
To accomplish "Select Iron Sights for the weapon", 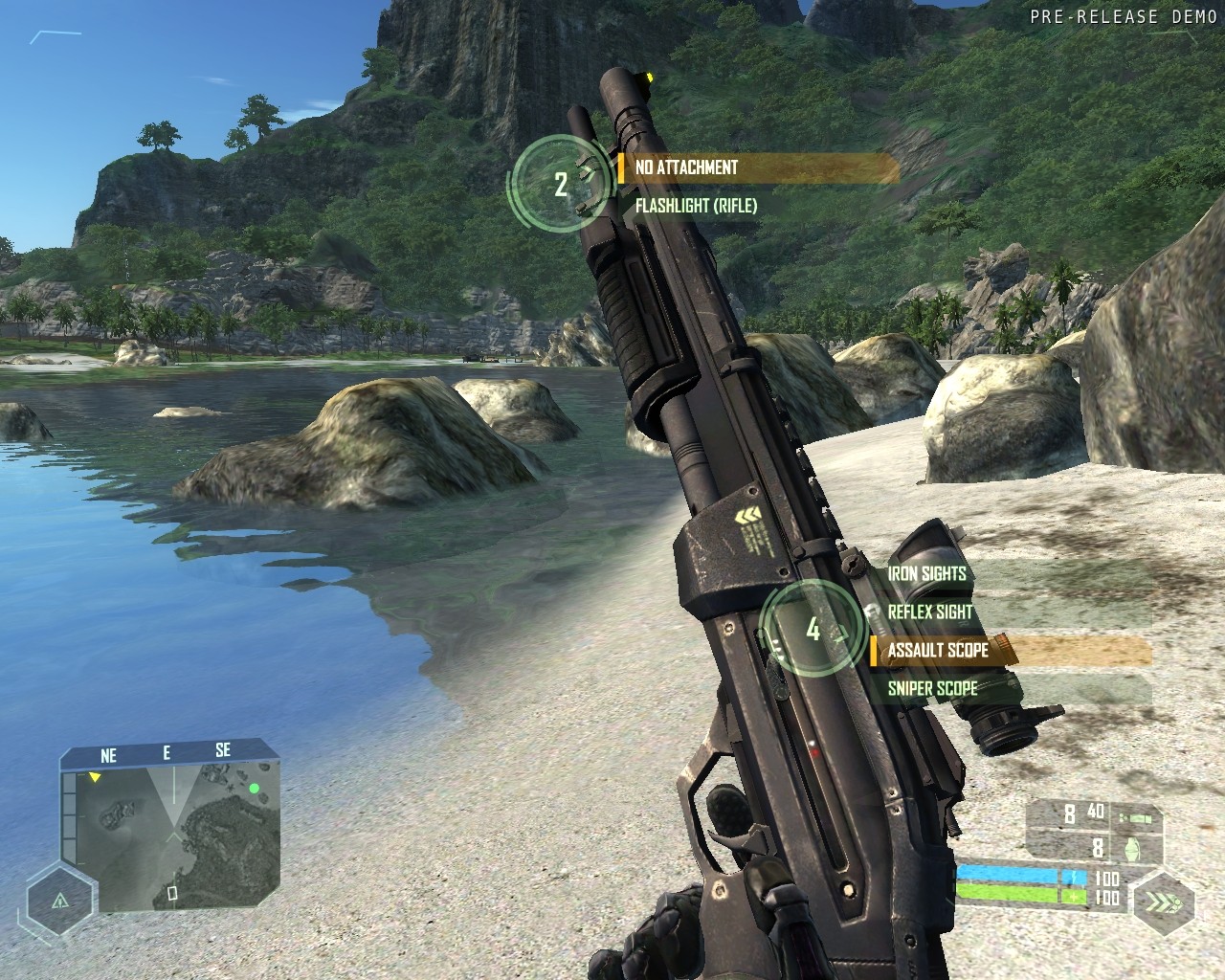I will pos(926,574).
